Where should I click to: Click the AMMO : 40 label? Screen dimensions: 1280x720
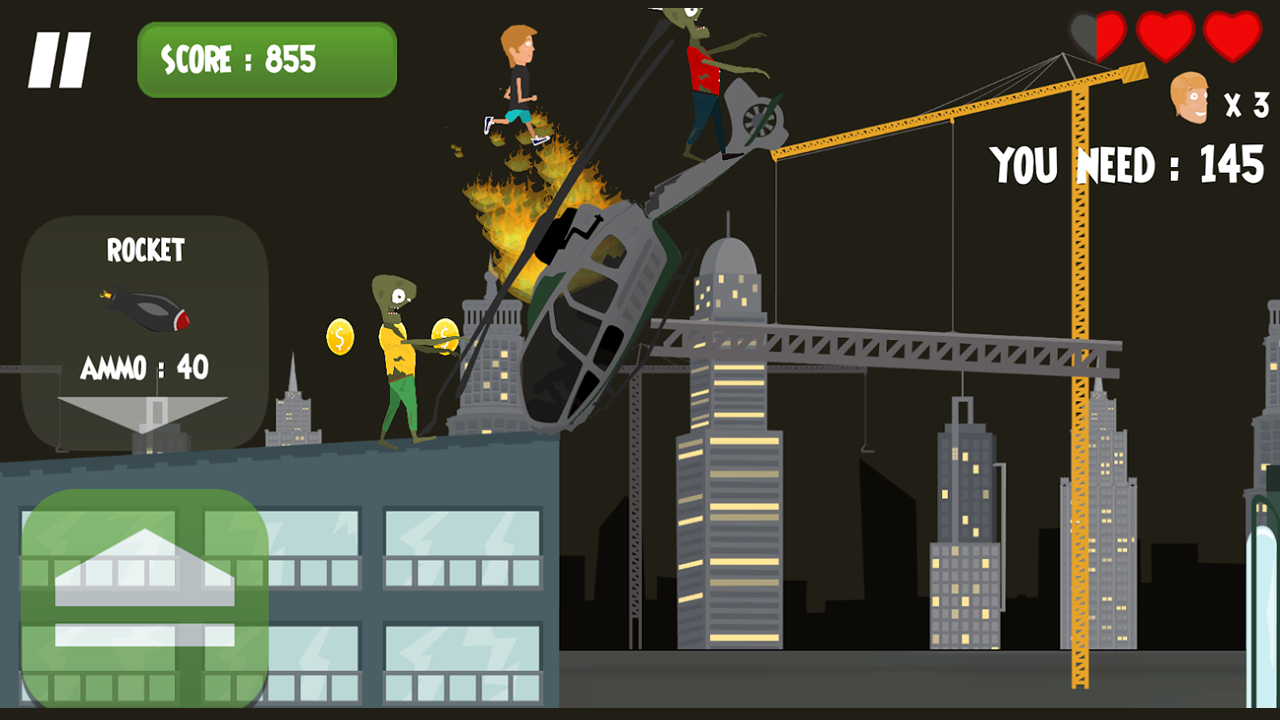tap(147, 368)
